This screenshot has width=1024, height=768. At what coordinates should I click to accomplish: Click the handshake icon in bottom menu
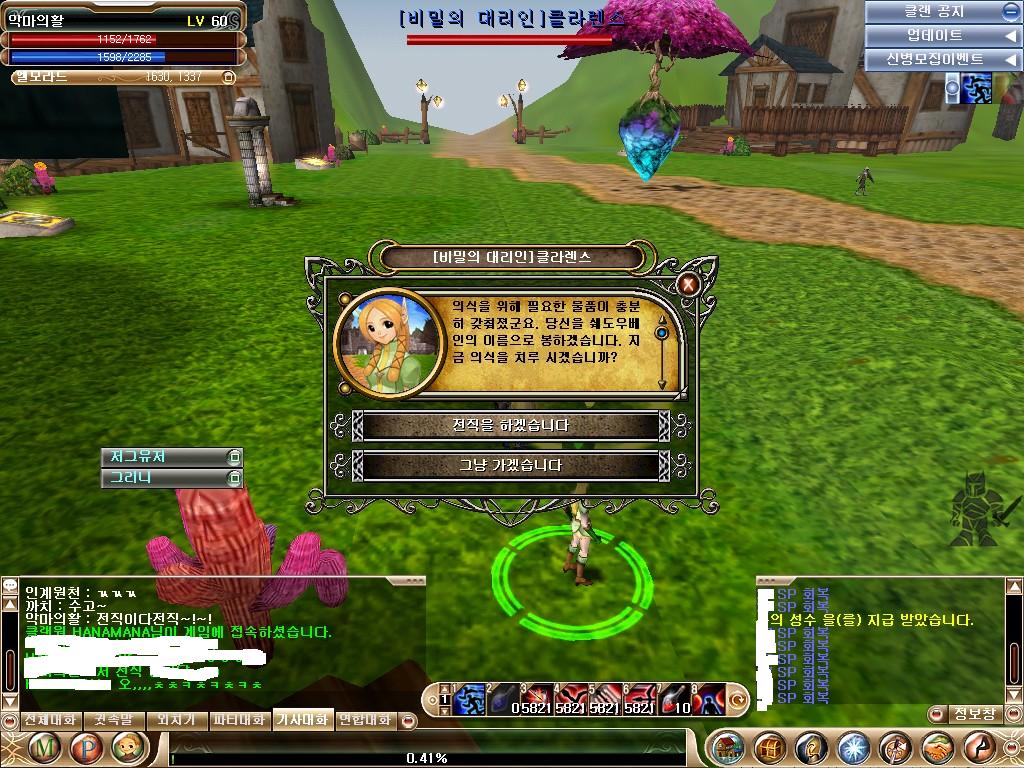coord(938,747)
